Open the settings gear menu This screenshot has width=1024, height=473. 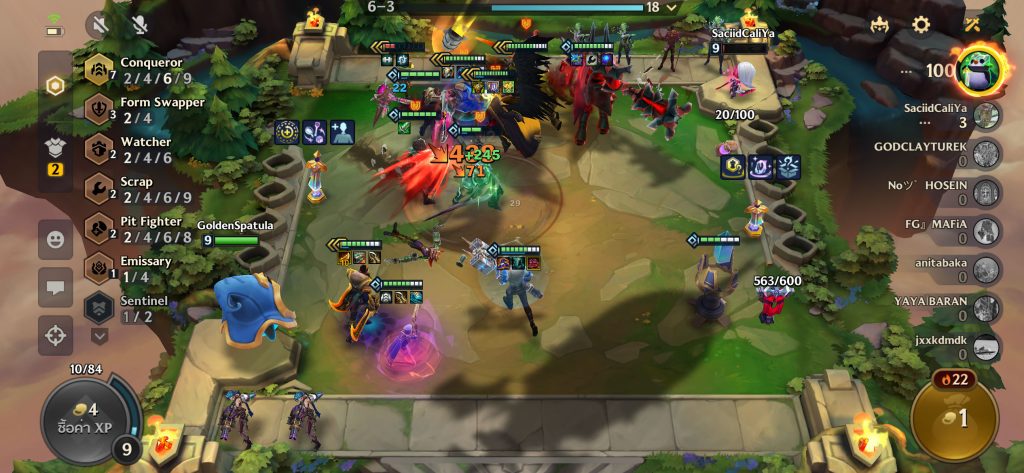point(921,25)
